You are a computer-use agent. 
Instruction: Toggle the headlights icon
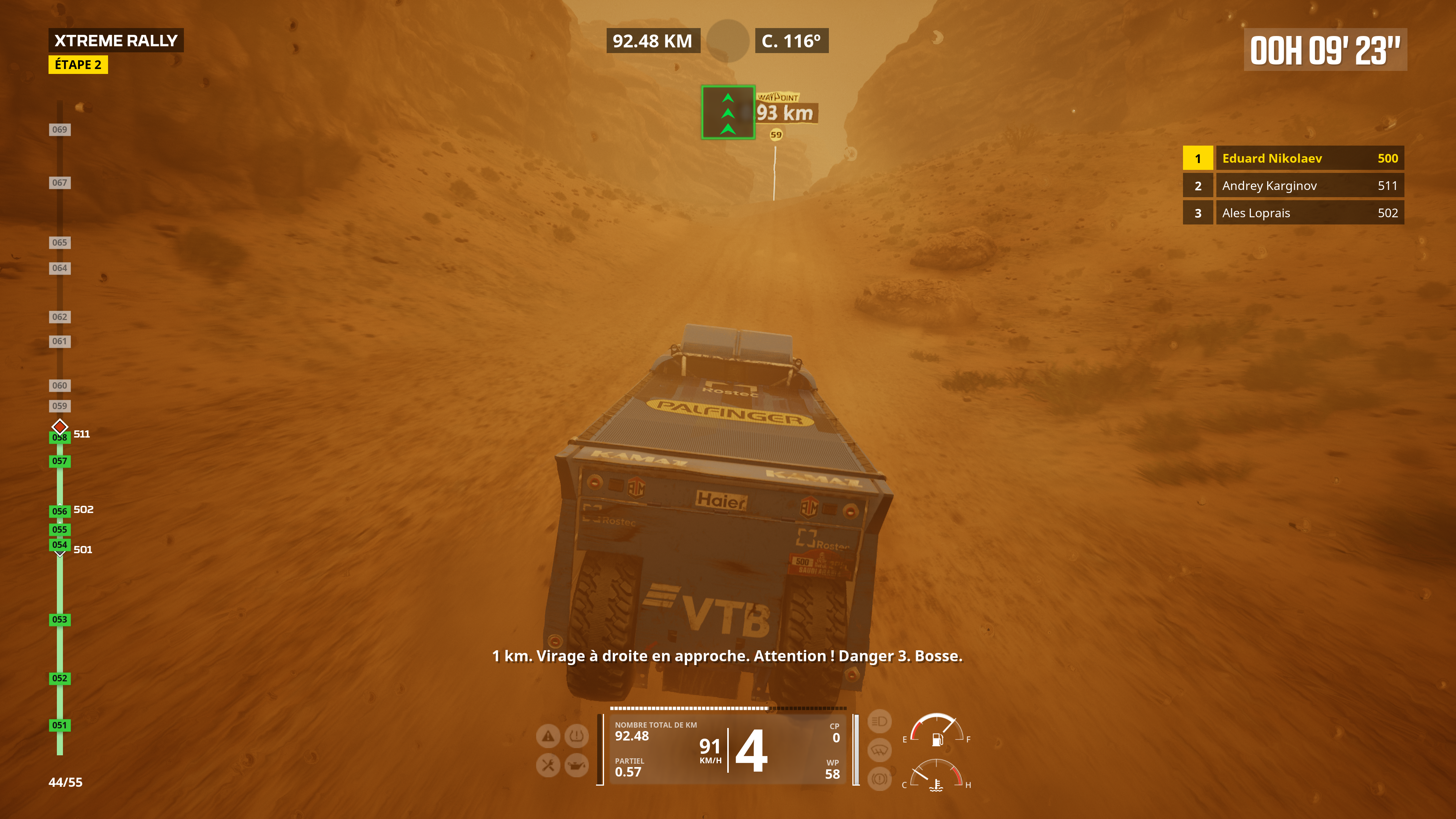tap(879, 721)
